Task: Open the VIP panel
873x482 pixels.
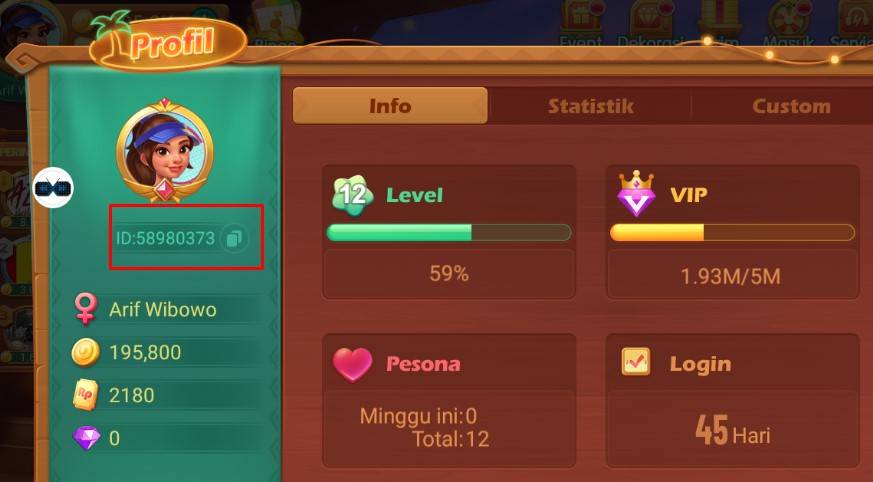Action: [732, 231]
